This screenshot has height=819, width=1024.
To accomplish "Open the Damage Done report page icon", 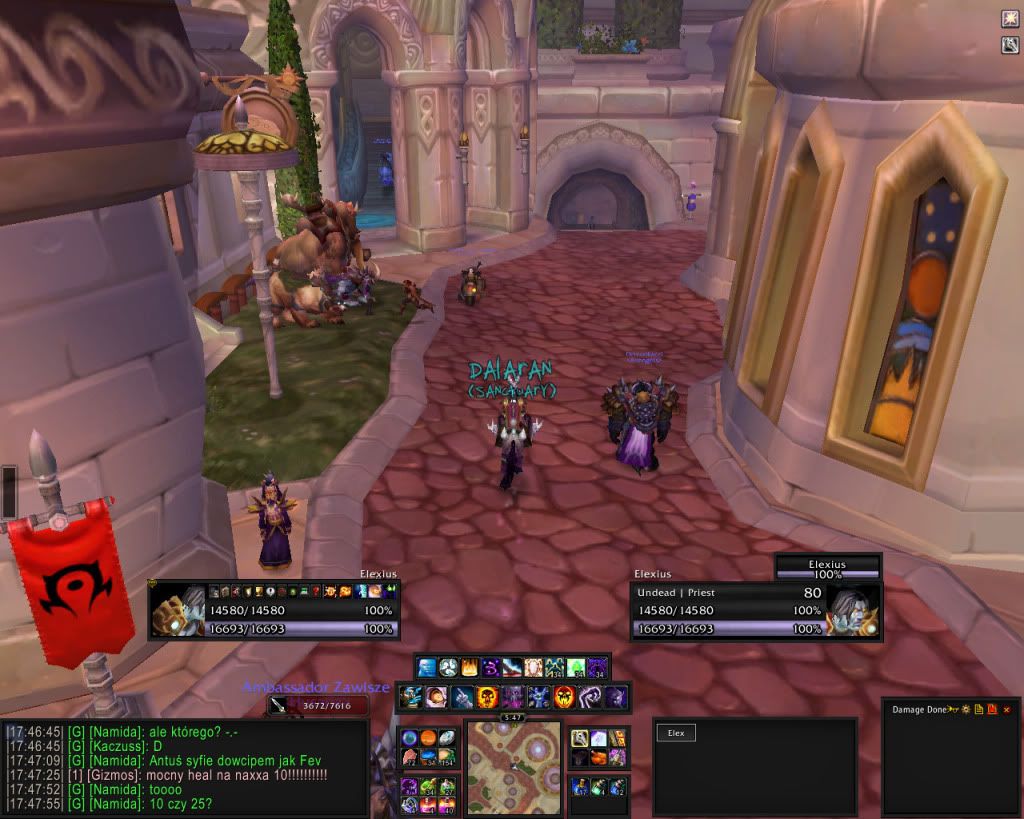I will [x=980, y=709].
